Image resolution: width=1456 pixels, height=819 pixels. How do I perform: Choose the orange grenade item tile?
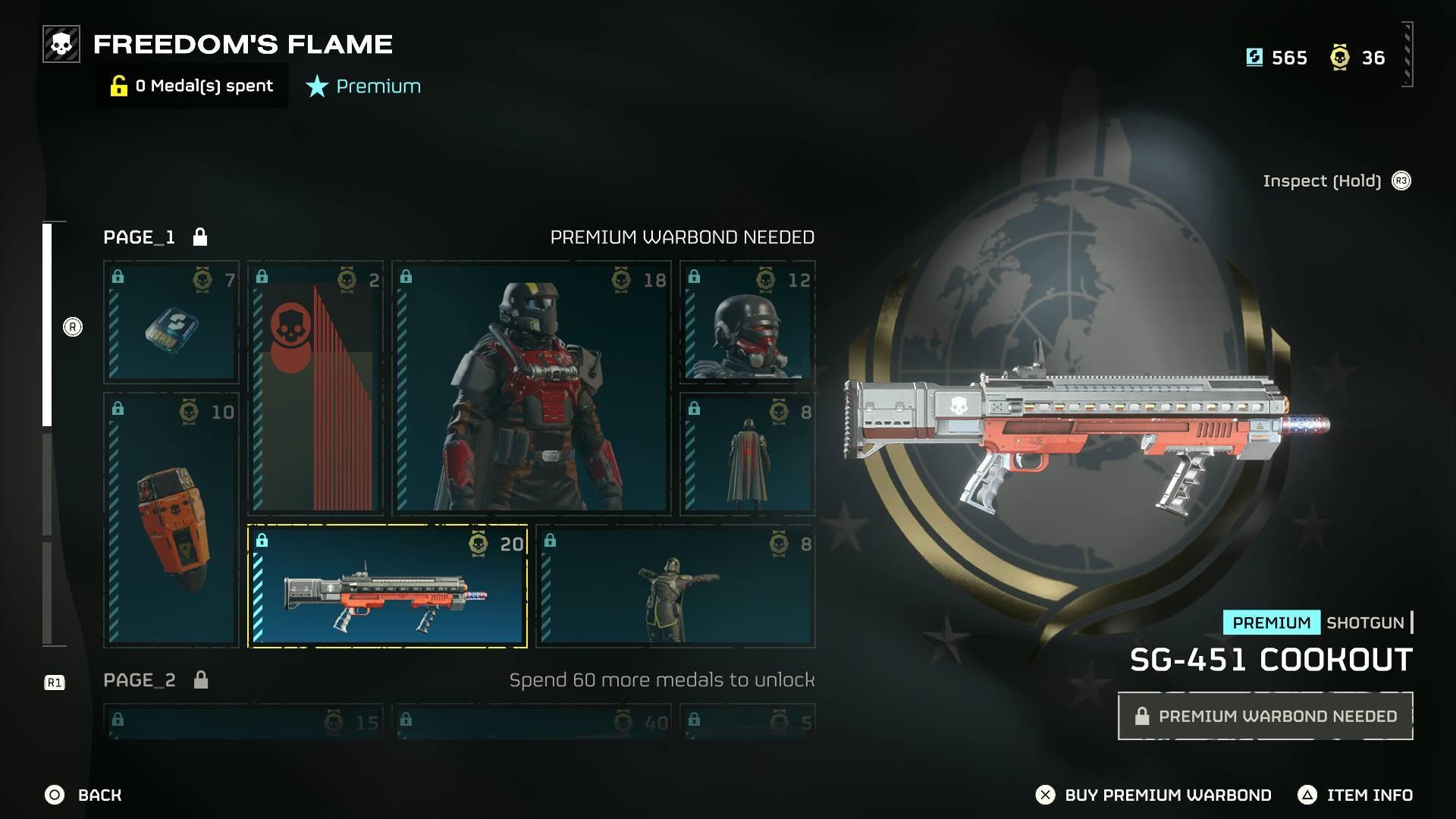[x=171, y=519]
